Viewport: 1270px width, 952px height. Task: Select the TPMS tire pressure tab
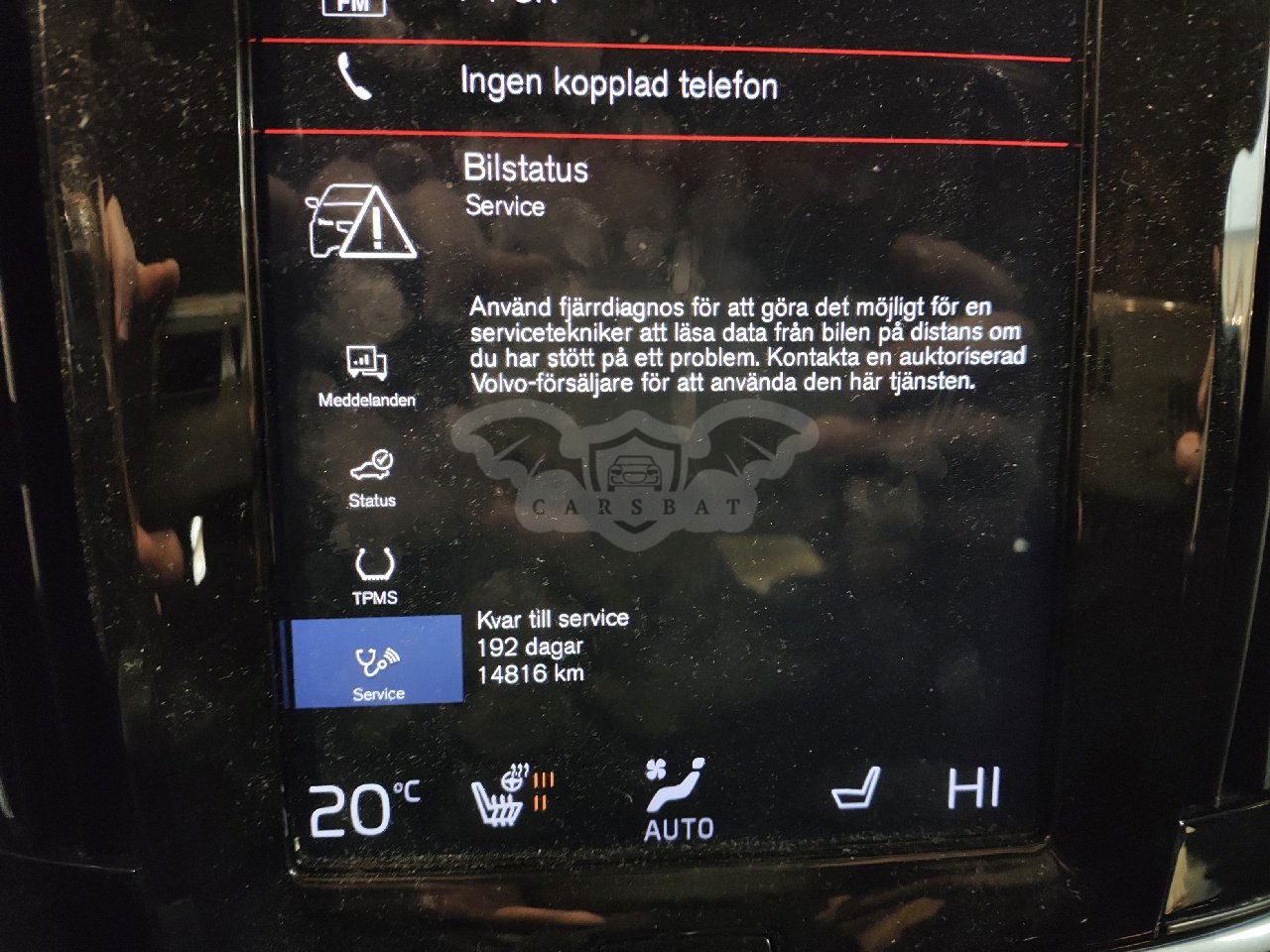(x=375, y=576)
